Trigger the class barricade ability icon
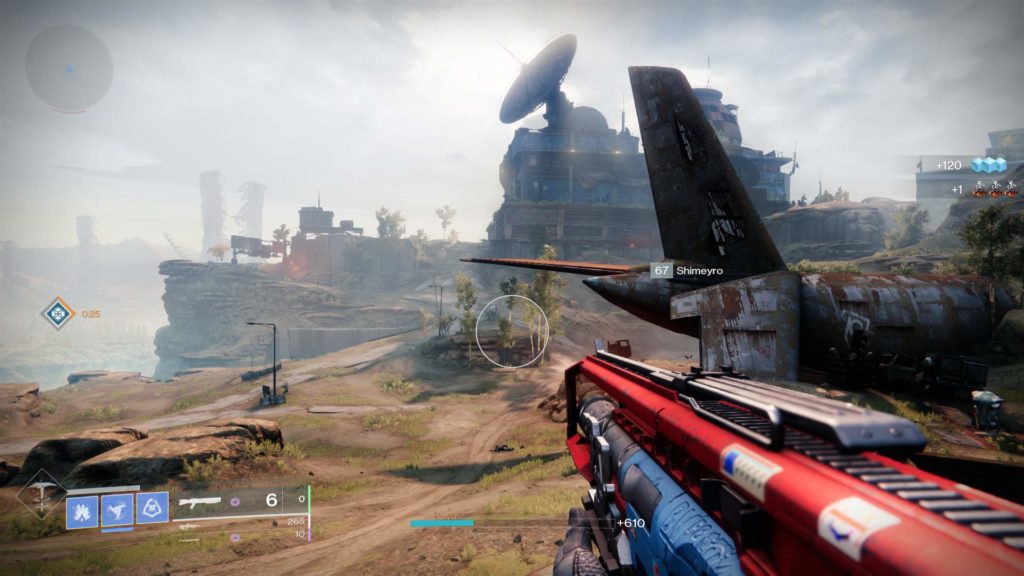The image size is (1024, 576). 152,509
